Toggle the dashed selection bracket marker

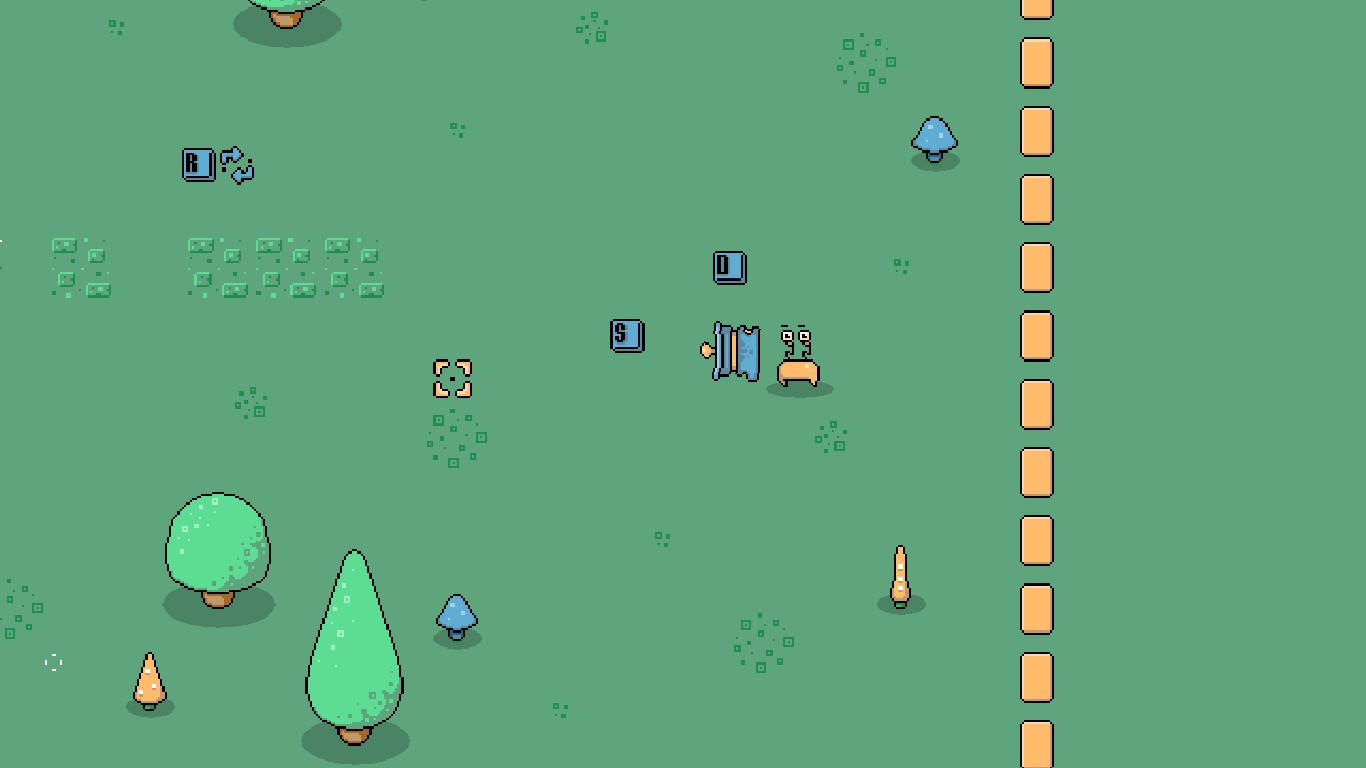coord(452,379)
